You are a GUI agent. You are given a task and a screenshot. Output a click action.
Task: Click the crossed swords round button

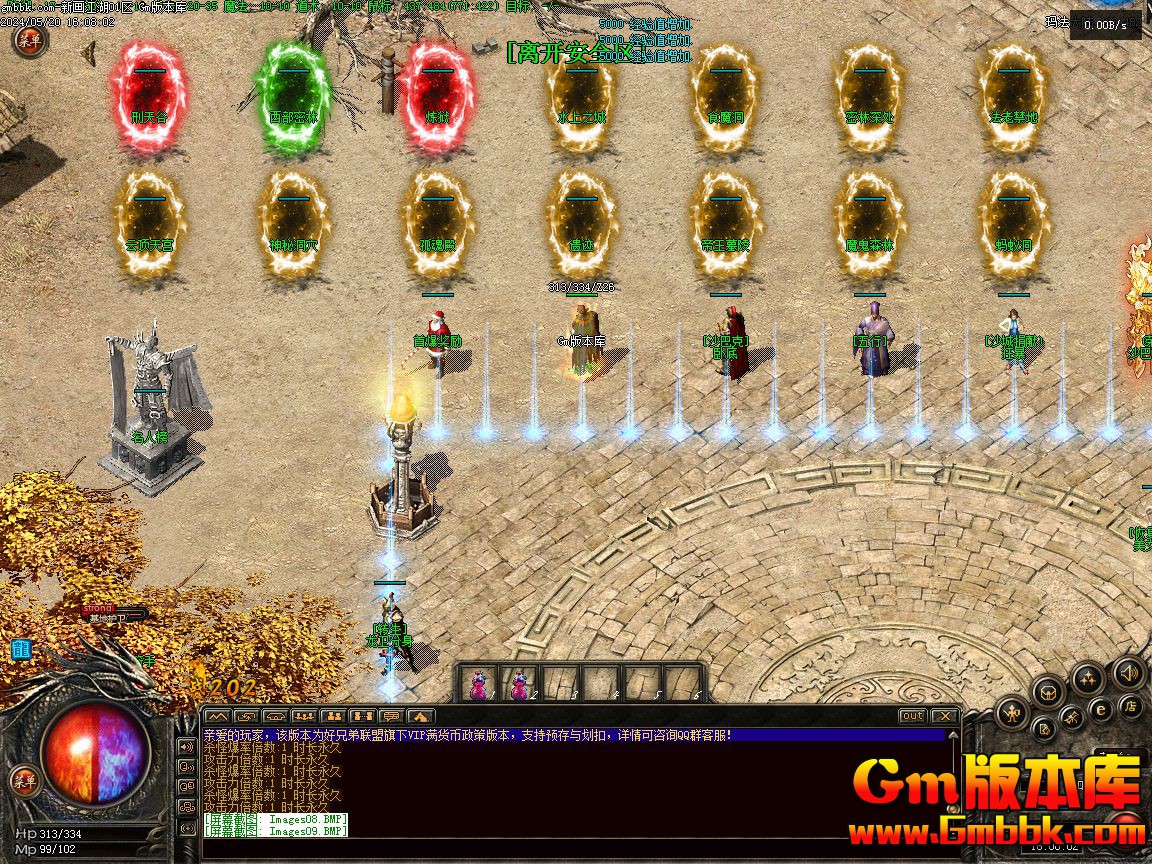point(1072,716)
